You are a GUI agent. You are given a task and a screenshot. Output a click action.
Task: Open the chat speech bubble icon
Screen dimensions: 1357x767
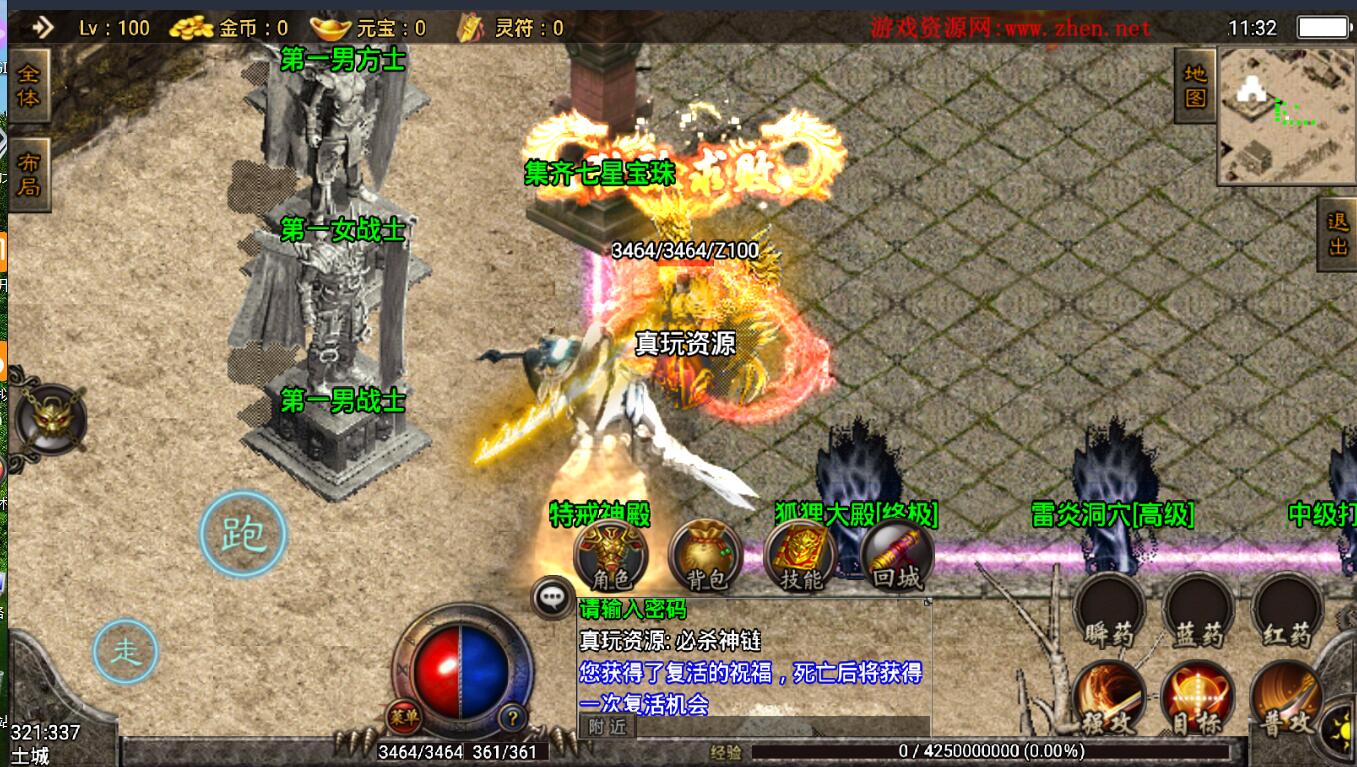point(552,598)
